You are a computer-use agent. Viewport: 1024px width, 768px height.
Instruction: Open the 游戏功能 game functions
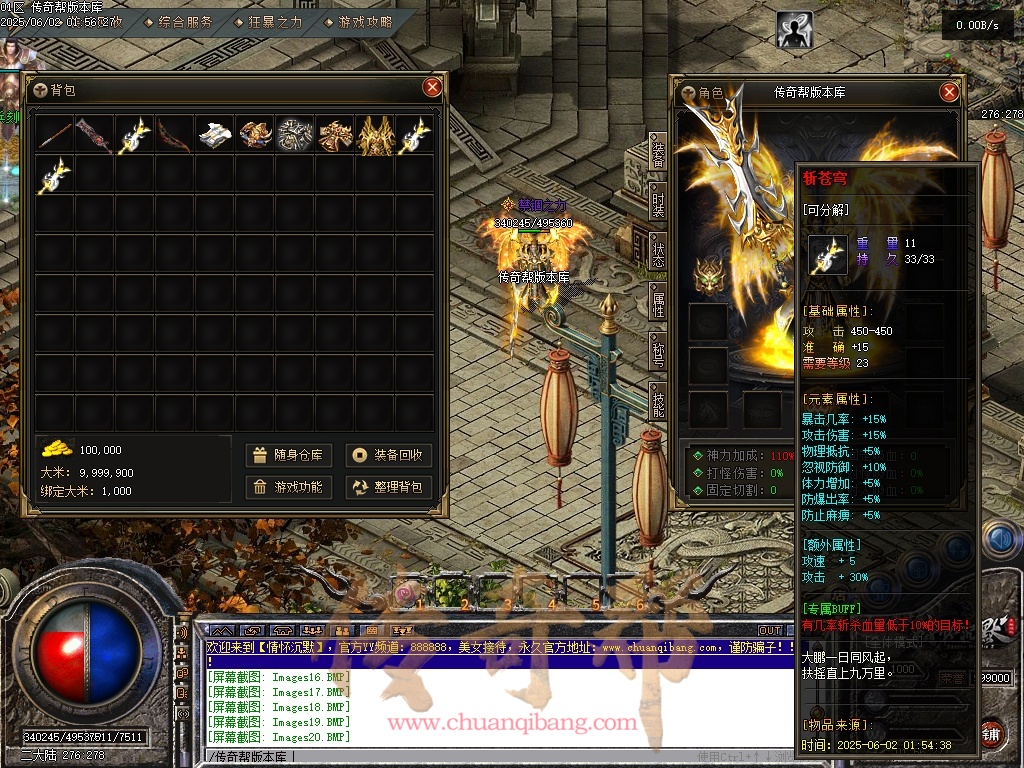click(x=290, y=487)
